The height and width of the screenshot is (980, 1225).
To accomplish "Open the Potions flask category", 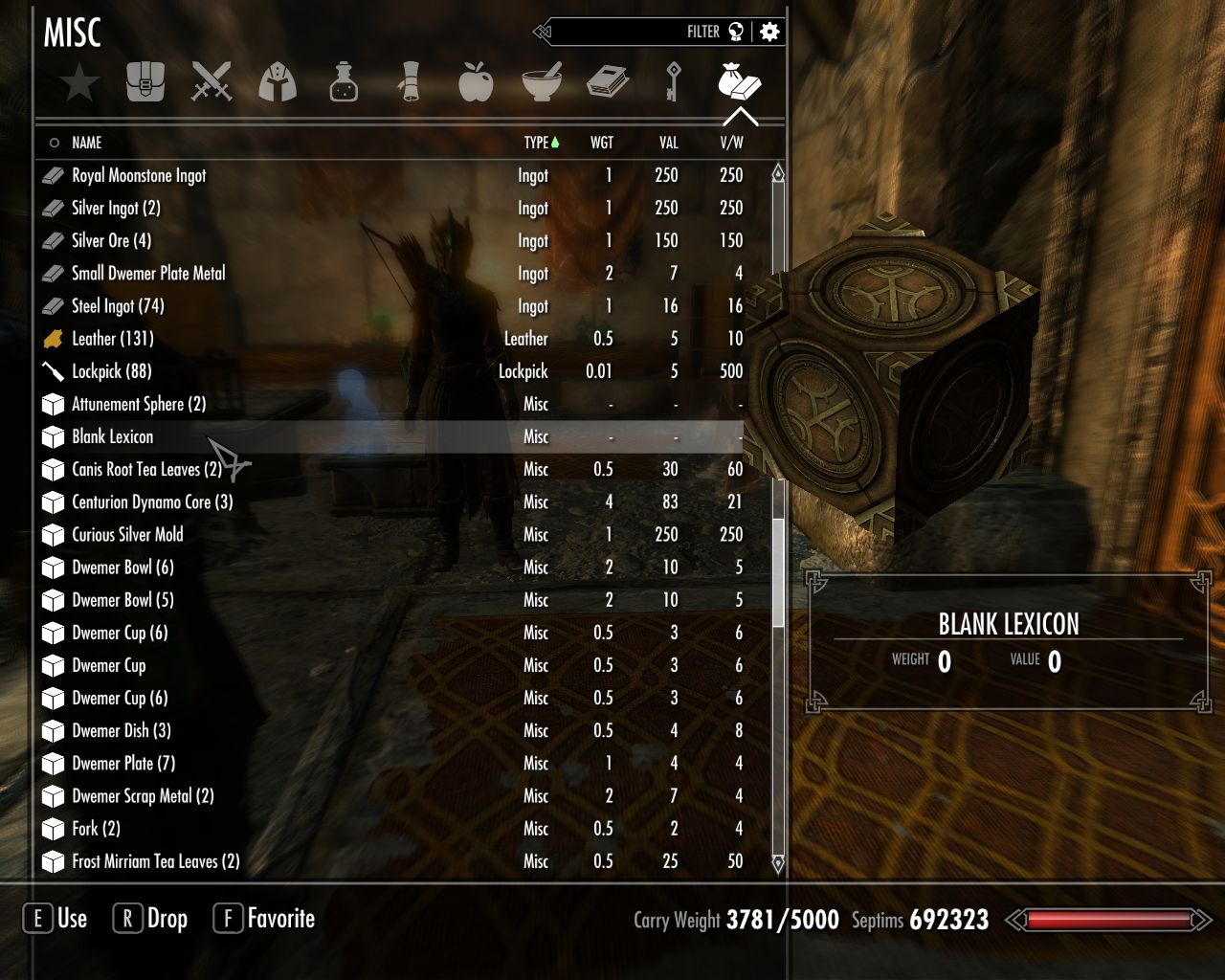I will click(344, 83).
